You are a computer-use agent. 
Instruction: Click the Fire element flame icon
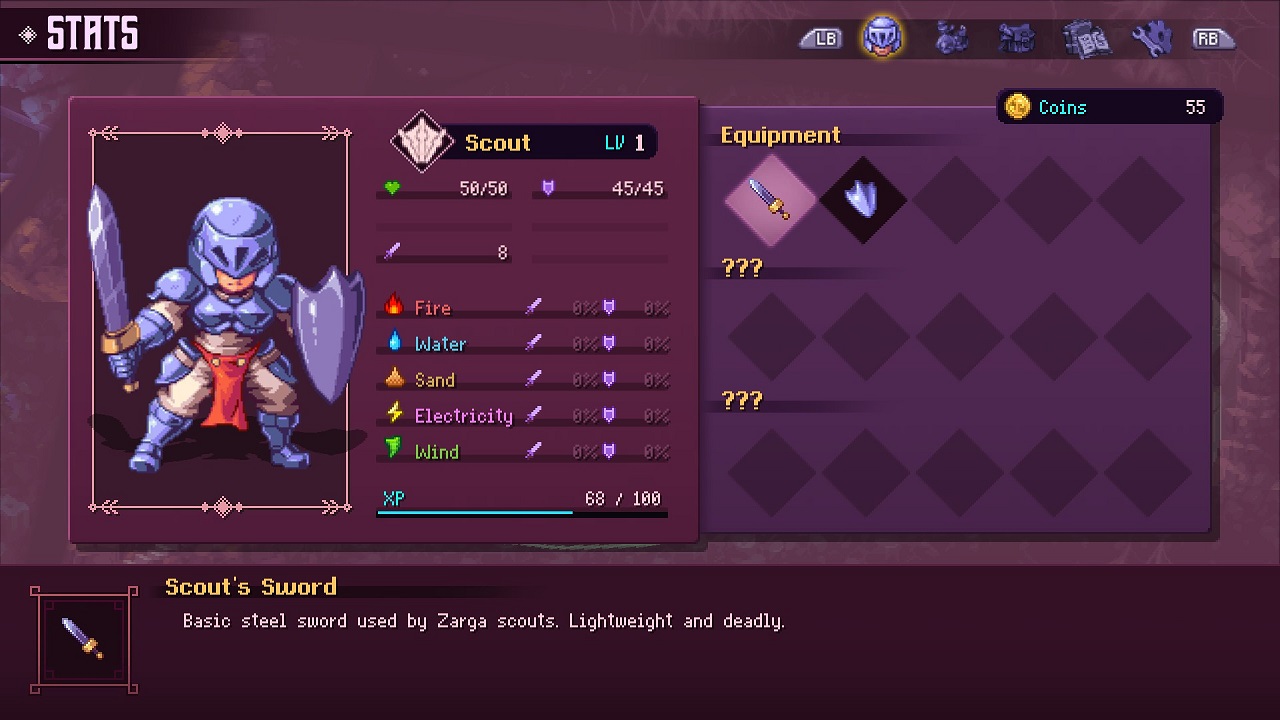pyautogui.click(x=398, y=307)
